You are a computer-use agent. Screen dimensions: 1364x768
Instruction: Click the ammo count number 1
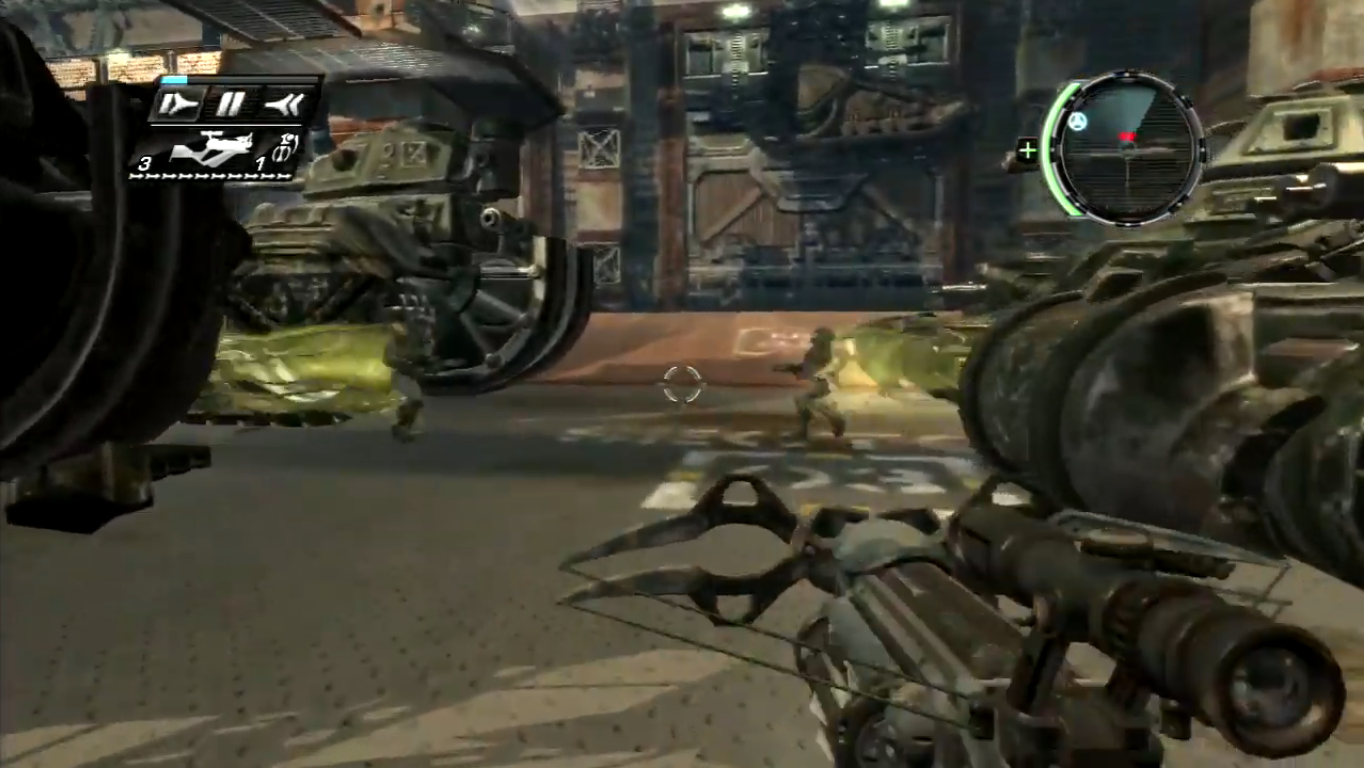pyautogui.click(x=261, y=162)
